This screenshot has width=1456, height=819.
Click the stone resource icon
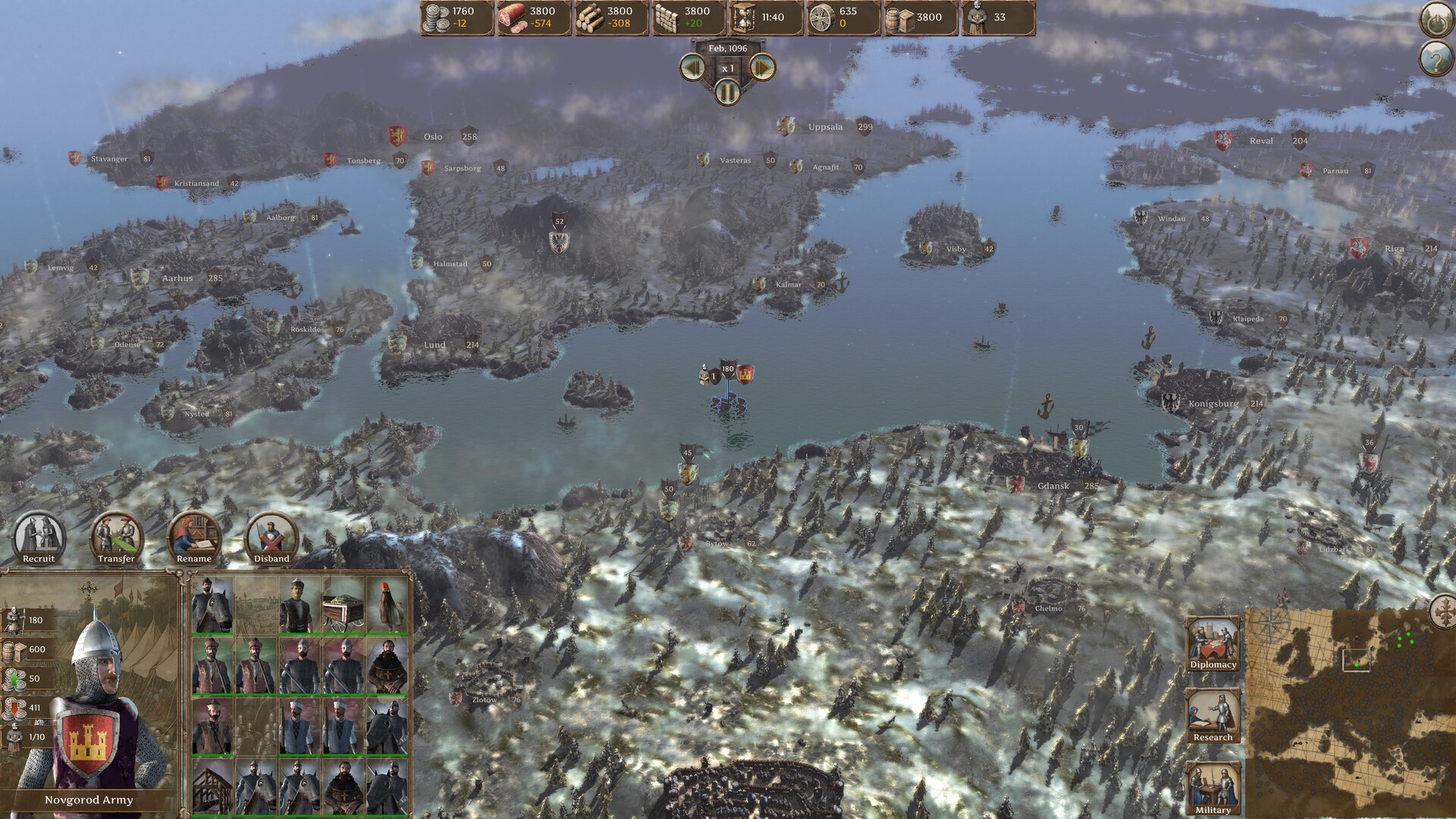click(x=669, y=18)
